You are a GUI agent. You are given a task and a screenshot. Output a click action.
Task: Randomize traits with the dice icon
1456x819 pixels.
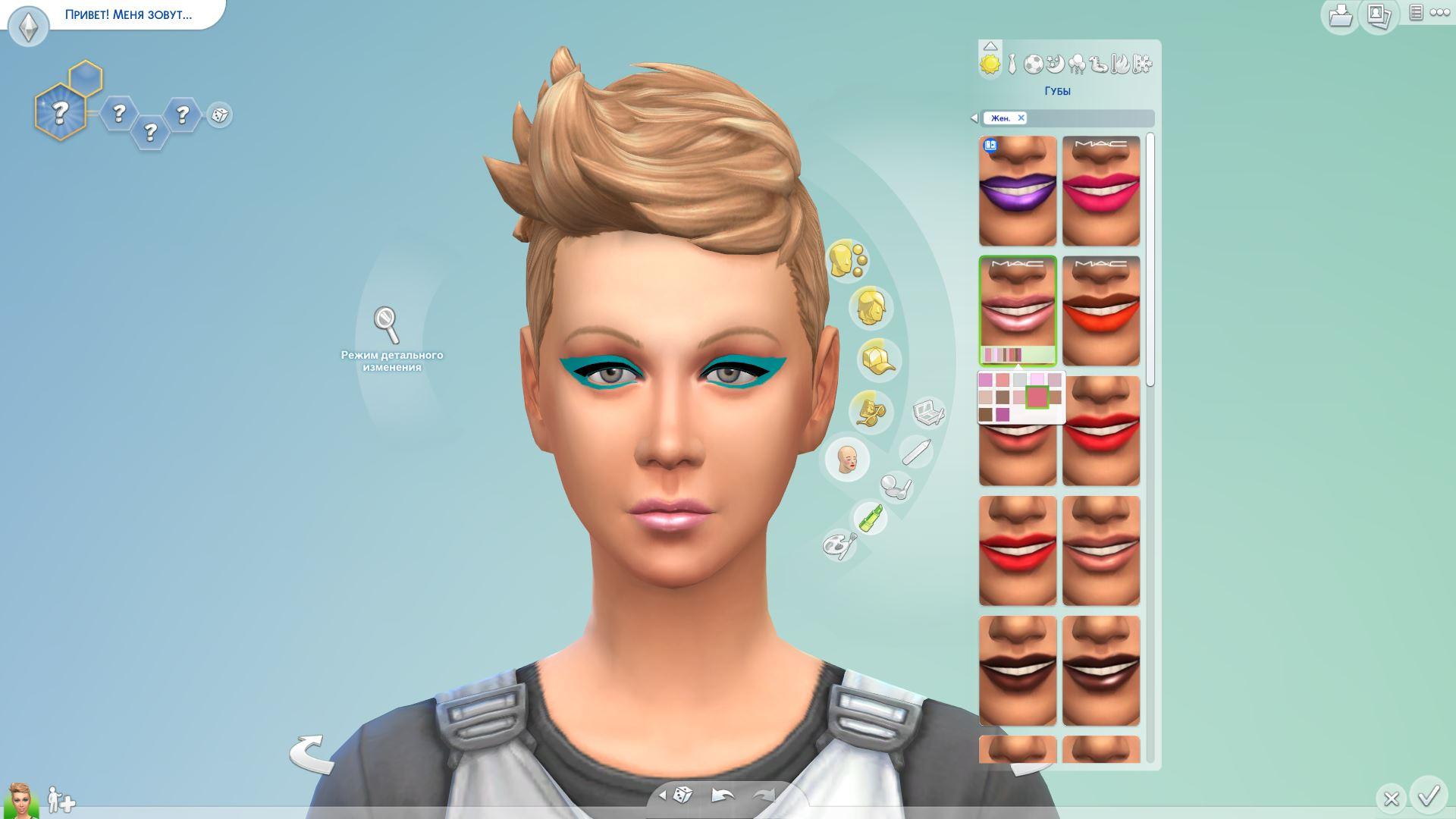(x=219, y=115)
